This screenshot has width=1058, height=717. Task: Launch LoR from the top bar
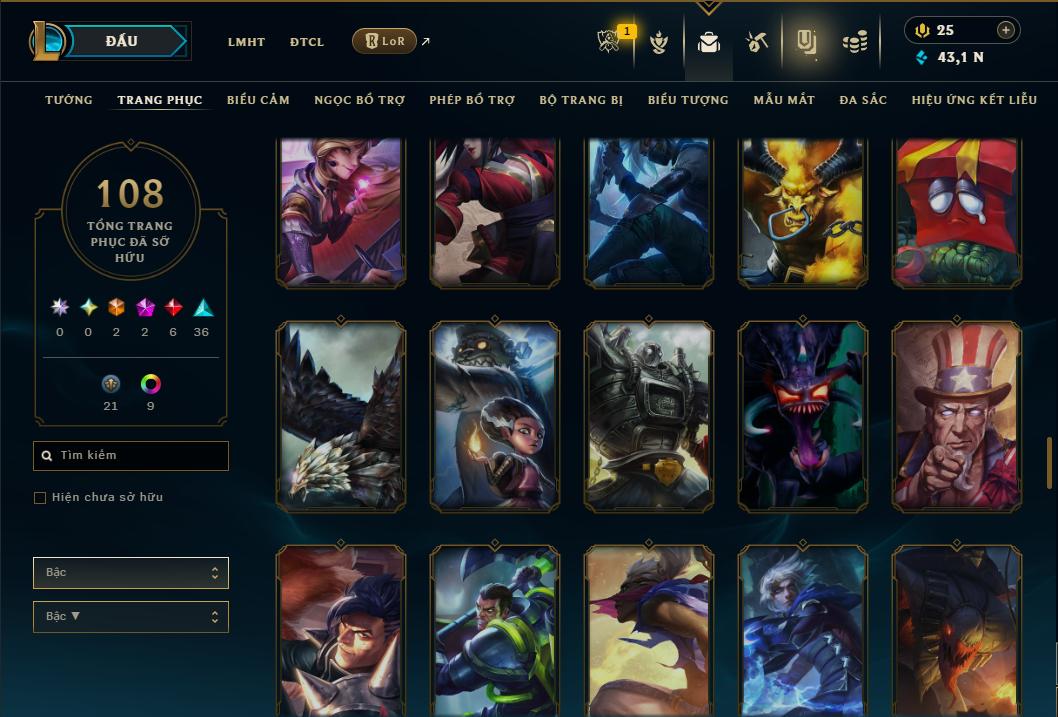point(384,41)
